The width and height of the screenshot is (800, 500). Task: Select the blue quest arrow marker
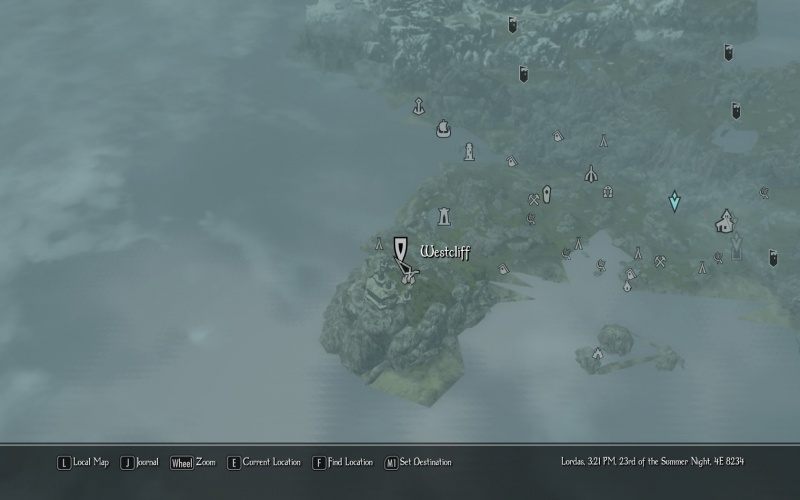[675, 202]
